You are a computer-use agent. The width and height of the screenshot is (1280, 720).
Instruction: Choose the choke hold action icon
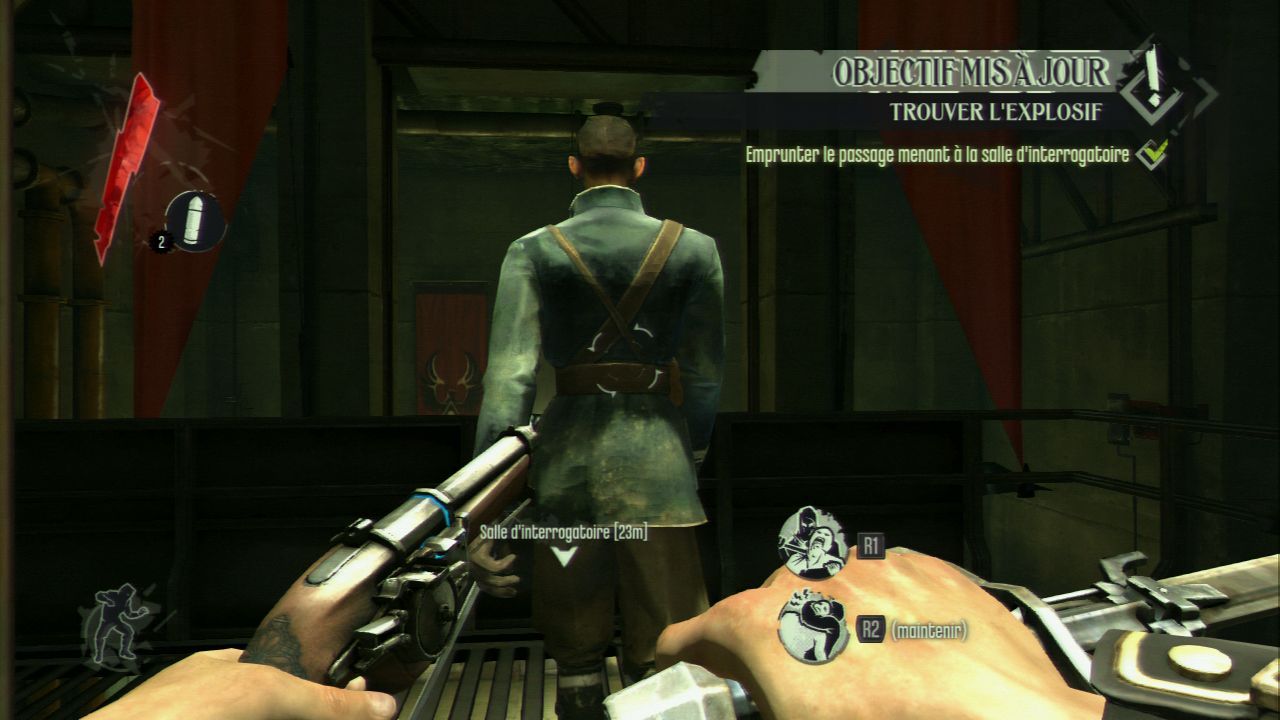[812, 627]
